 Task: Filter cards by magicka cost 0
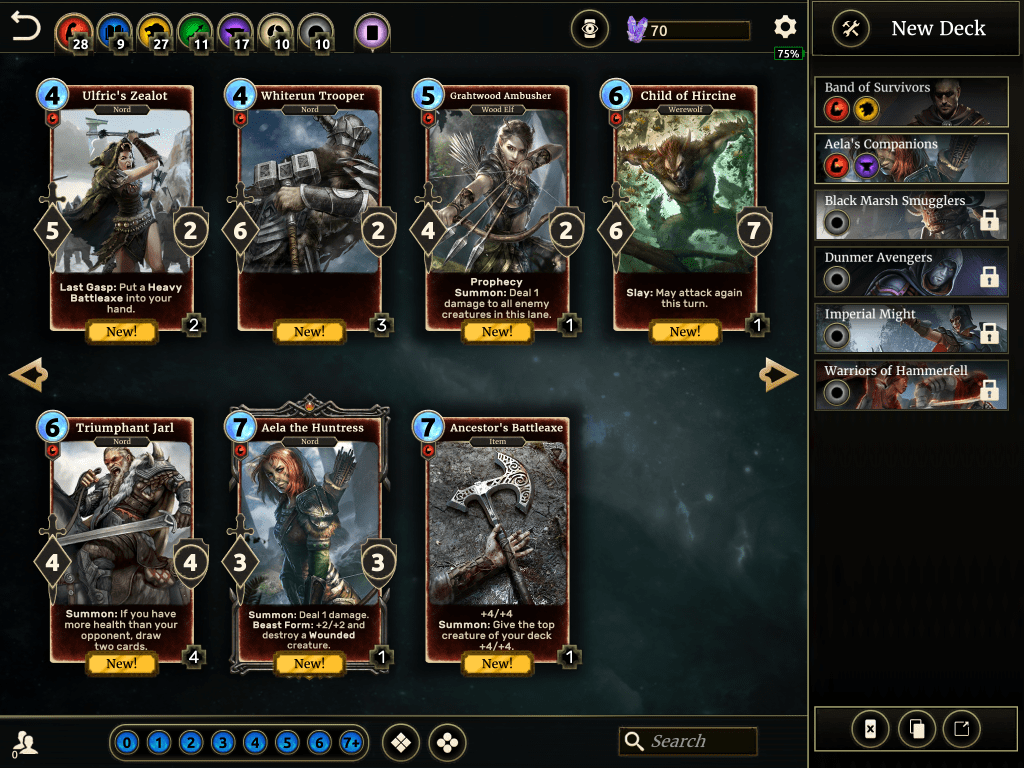[126, 743]
